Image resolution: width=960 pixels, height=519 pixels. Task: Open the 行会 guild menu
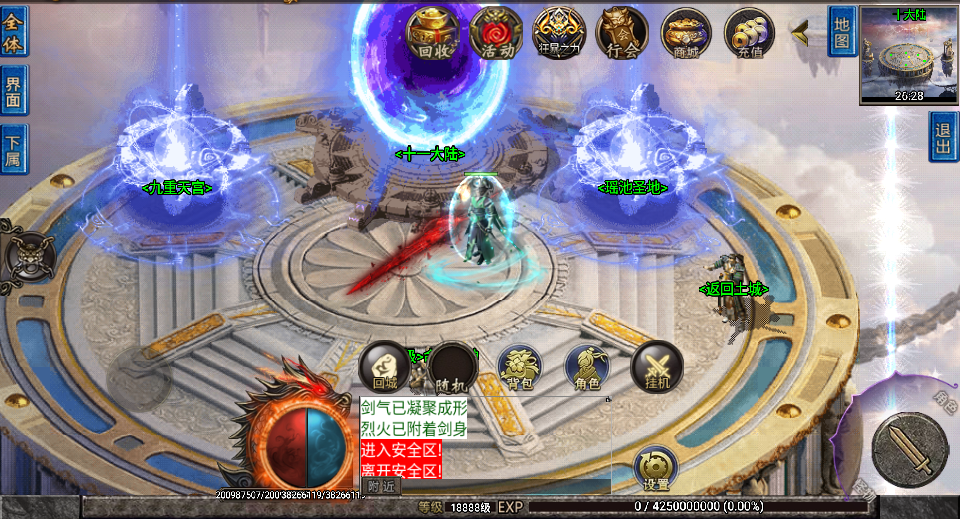622,33
